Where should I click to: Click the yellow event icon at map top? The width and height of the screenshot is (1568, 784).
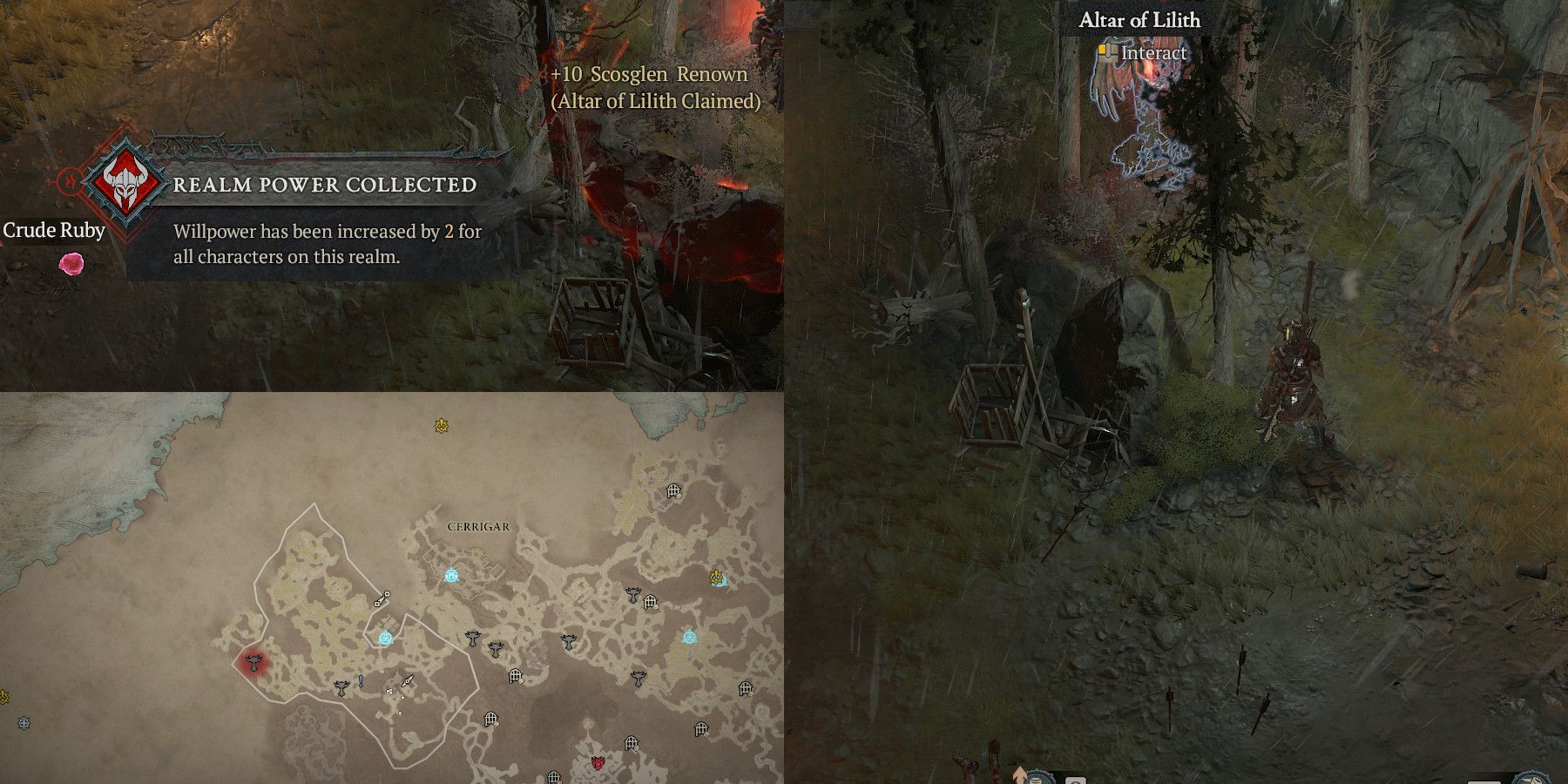point(441,423)
